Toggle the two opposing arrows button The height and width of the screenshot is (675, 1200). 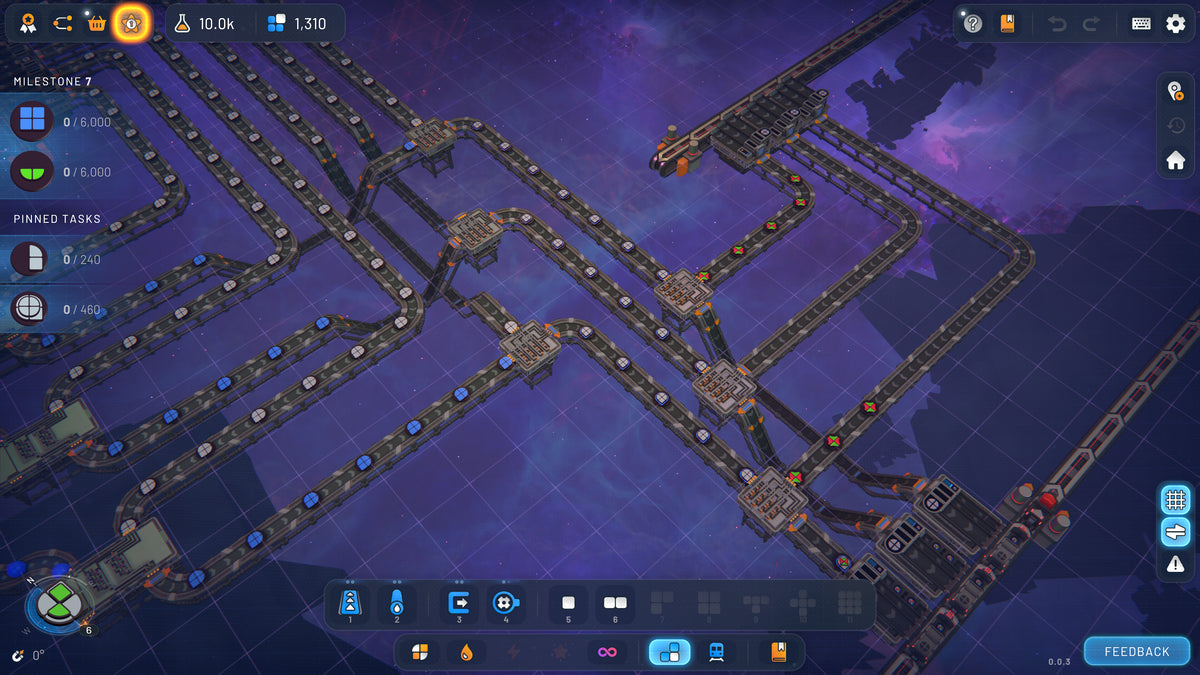(x=1175, y=531)
